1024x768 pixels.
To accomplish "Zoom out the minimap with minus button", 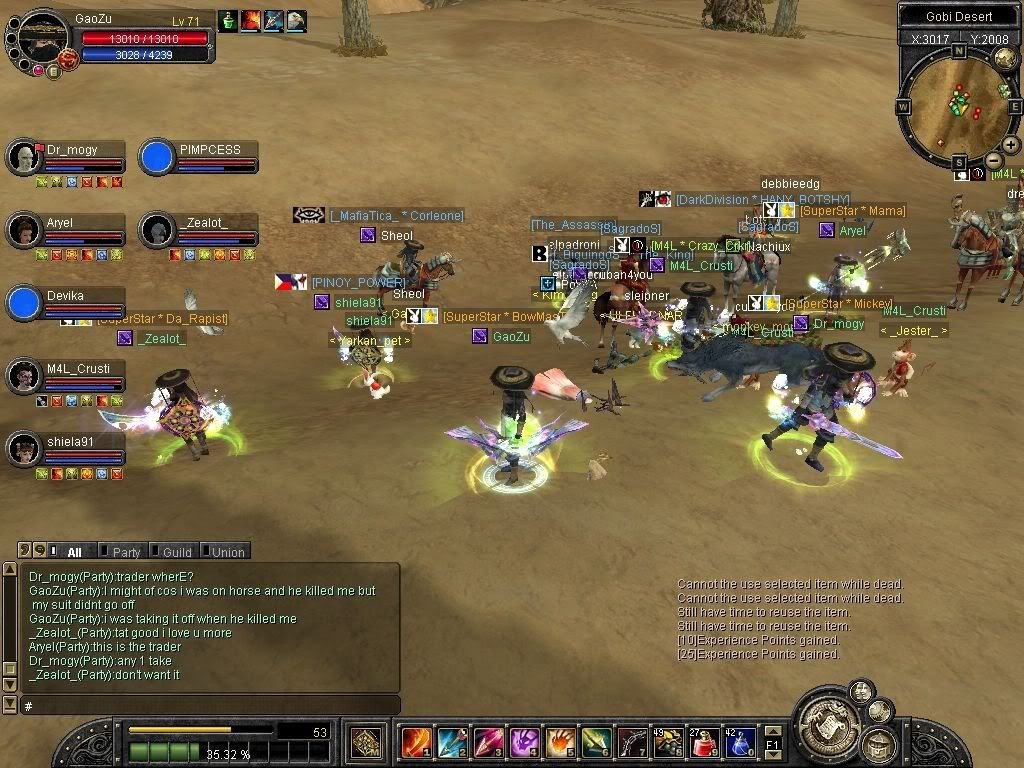I will [x=994, y=160].
